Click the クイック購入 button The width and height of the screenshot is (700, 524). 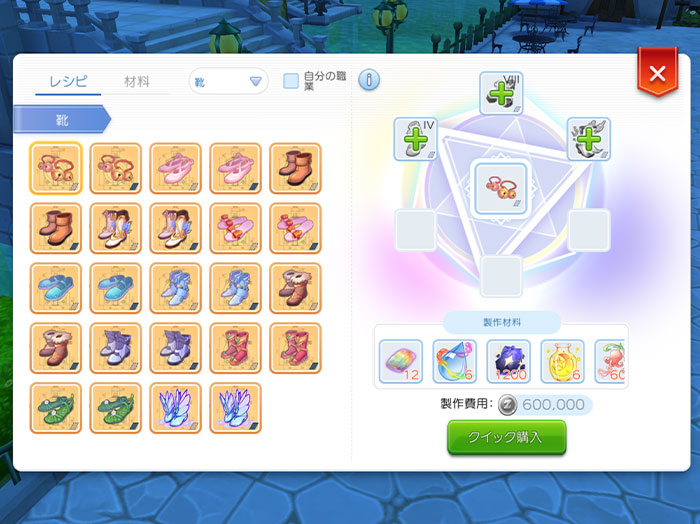506,438
